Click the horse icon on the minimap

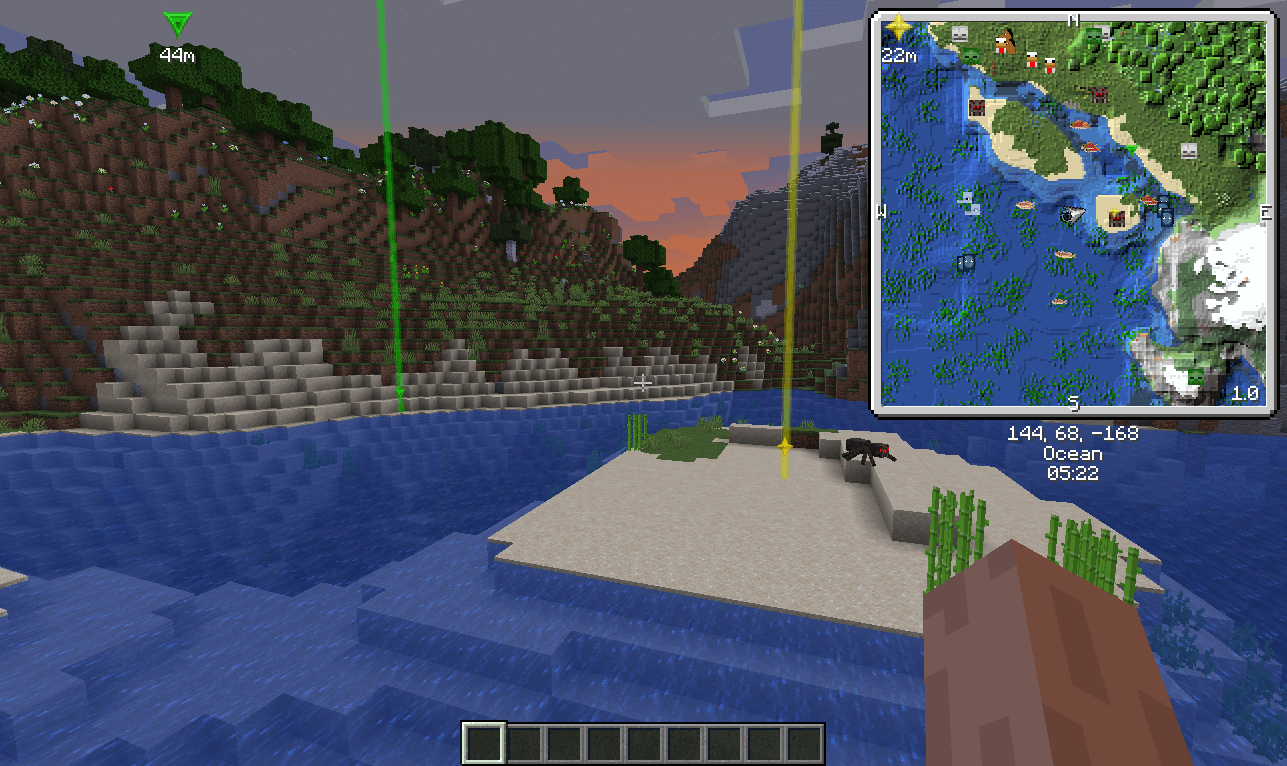[1007, 40]
